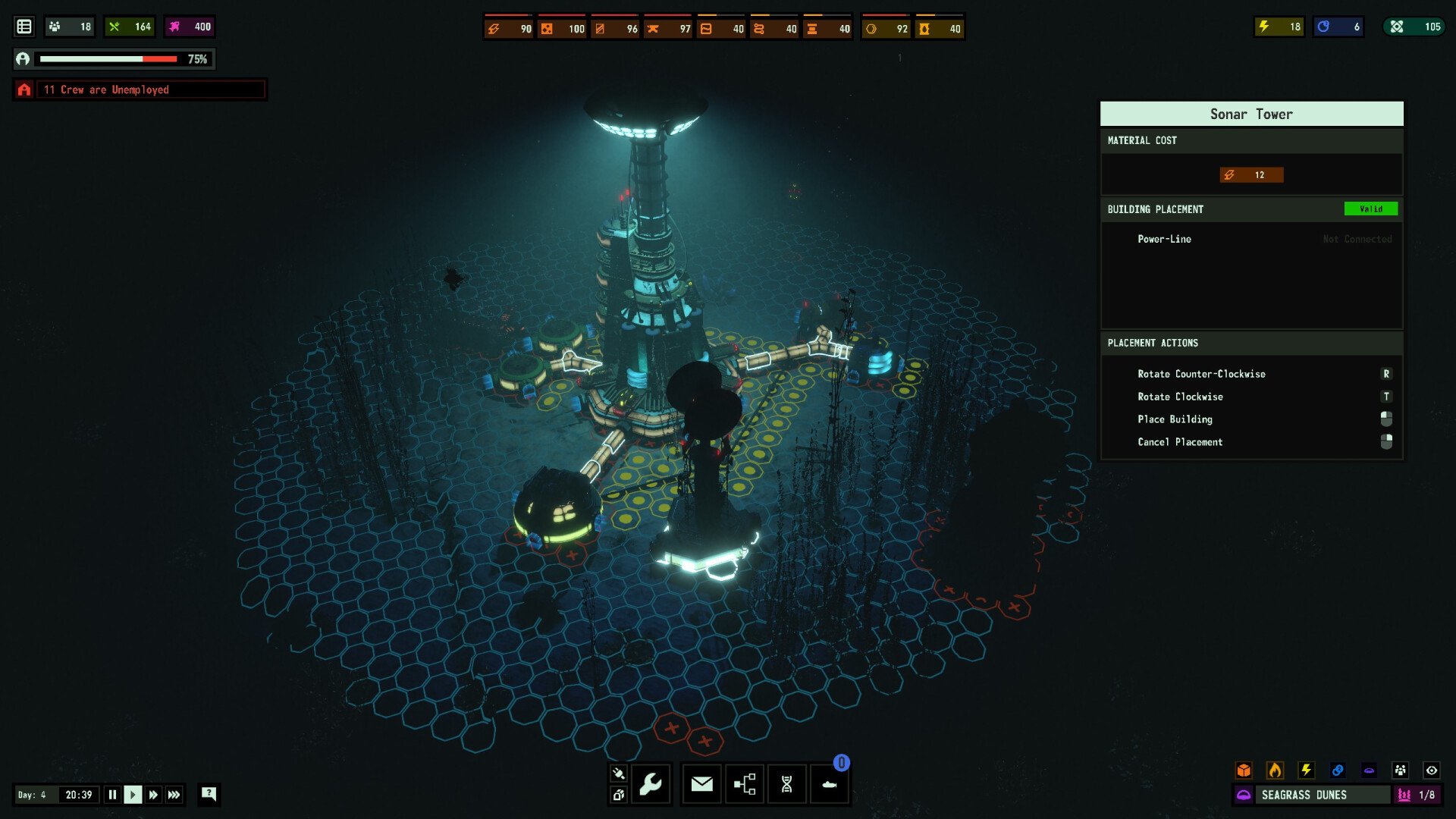The height and width of the screenshot is (819, 1456).
Task: Pause the game simulation
Action: click(x=112, y=795)
